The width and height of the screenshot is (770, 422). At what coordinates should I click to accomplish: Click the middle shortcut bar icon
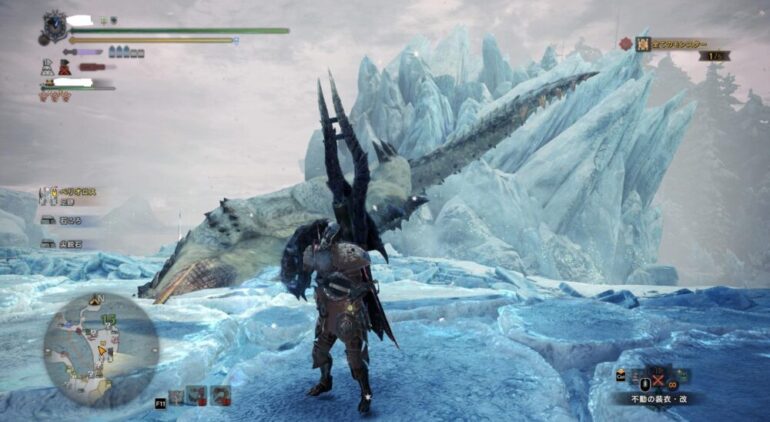click(x=198, y=395)
